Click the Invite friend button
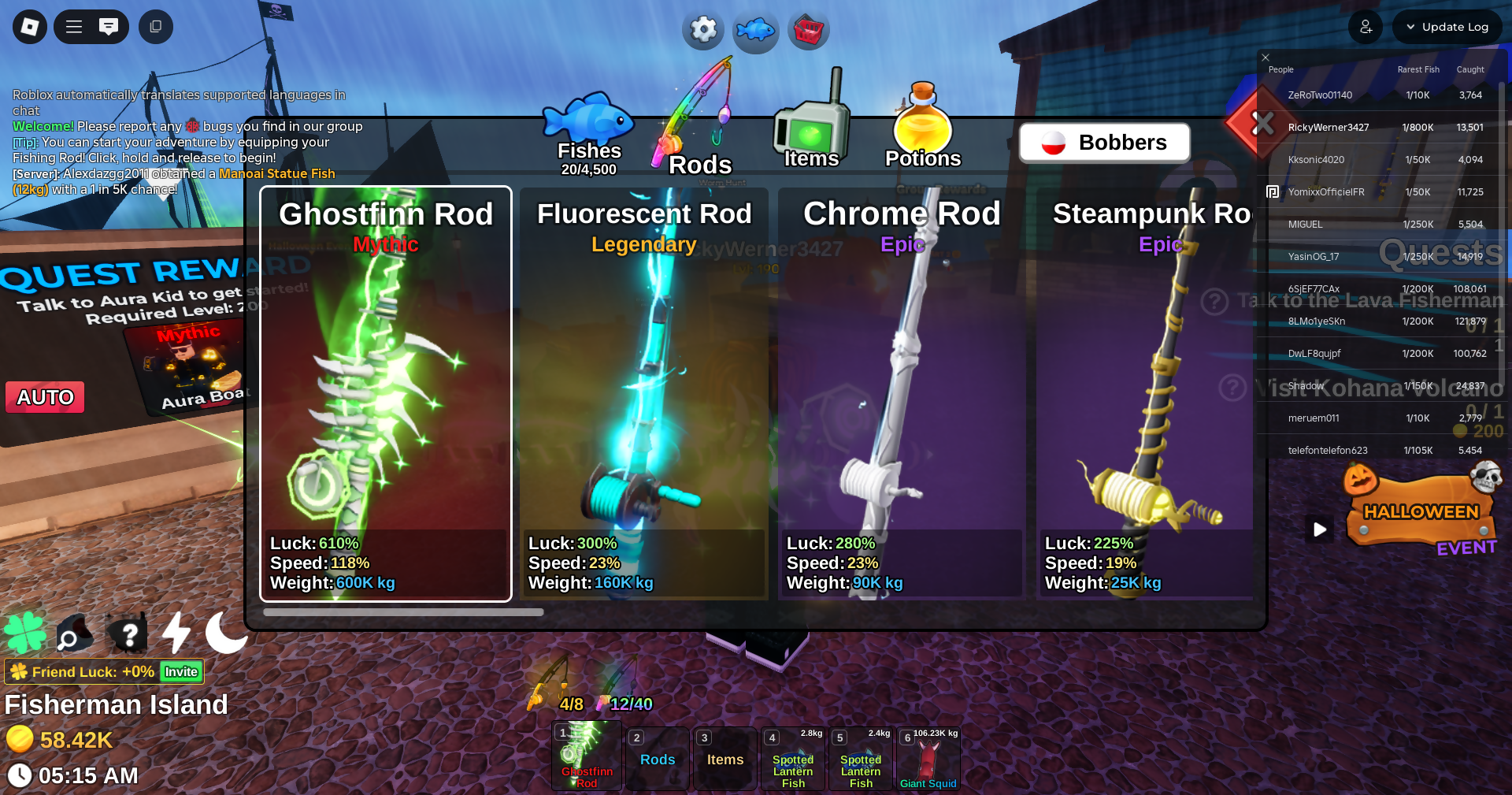The image size is (1512, 795). pos(181,671)
